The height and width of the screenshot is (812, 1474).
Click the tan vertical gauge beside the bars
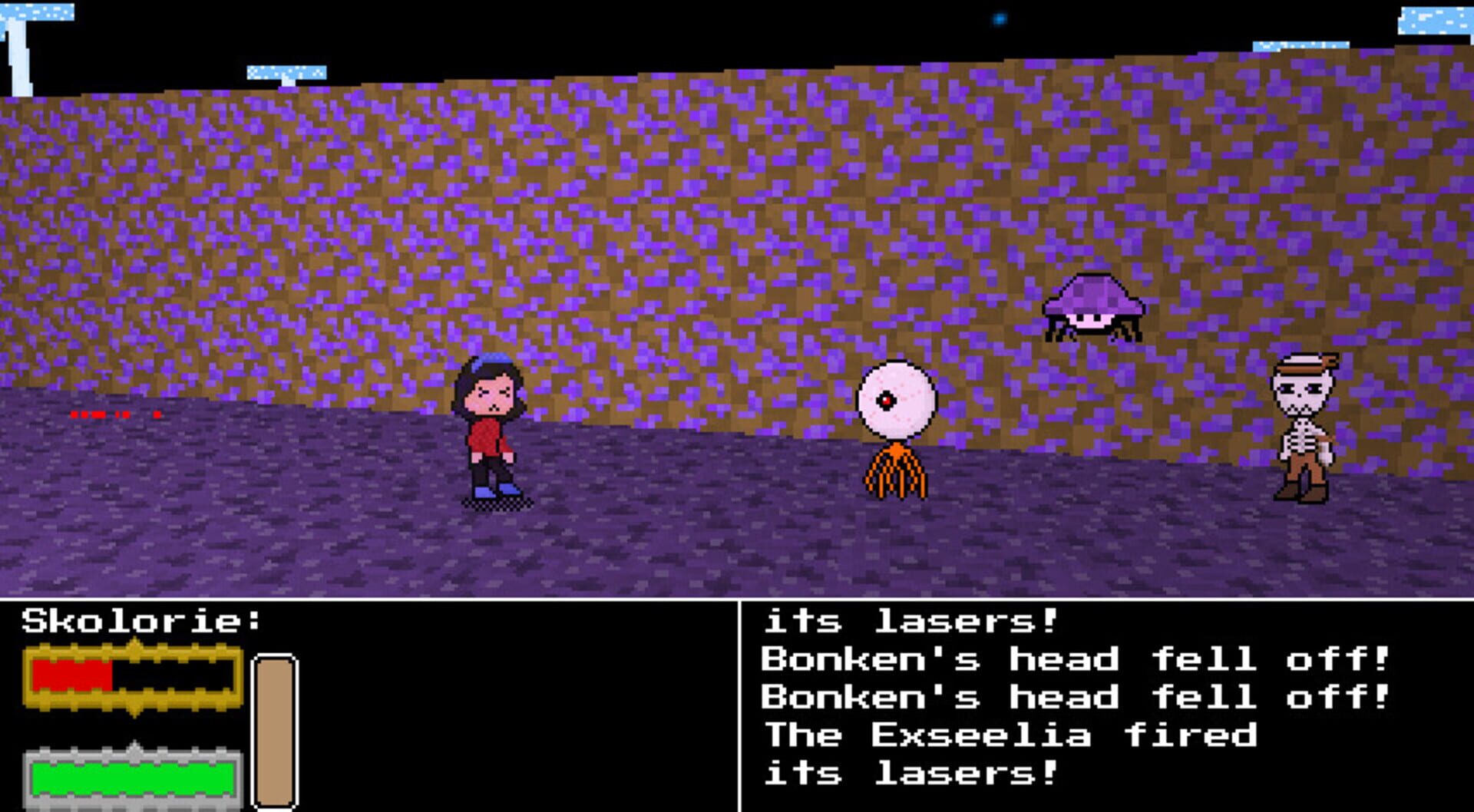[x=274, y=733]
